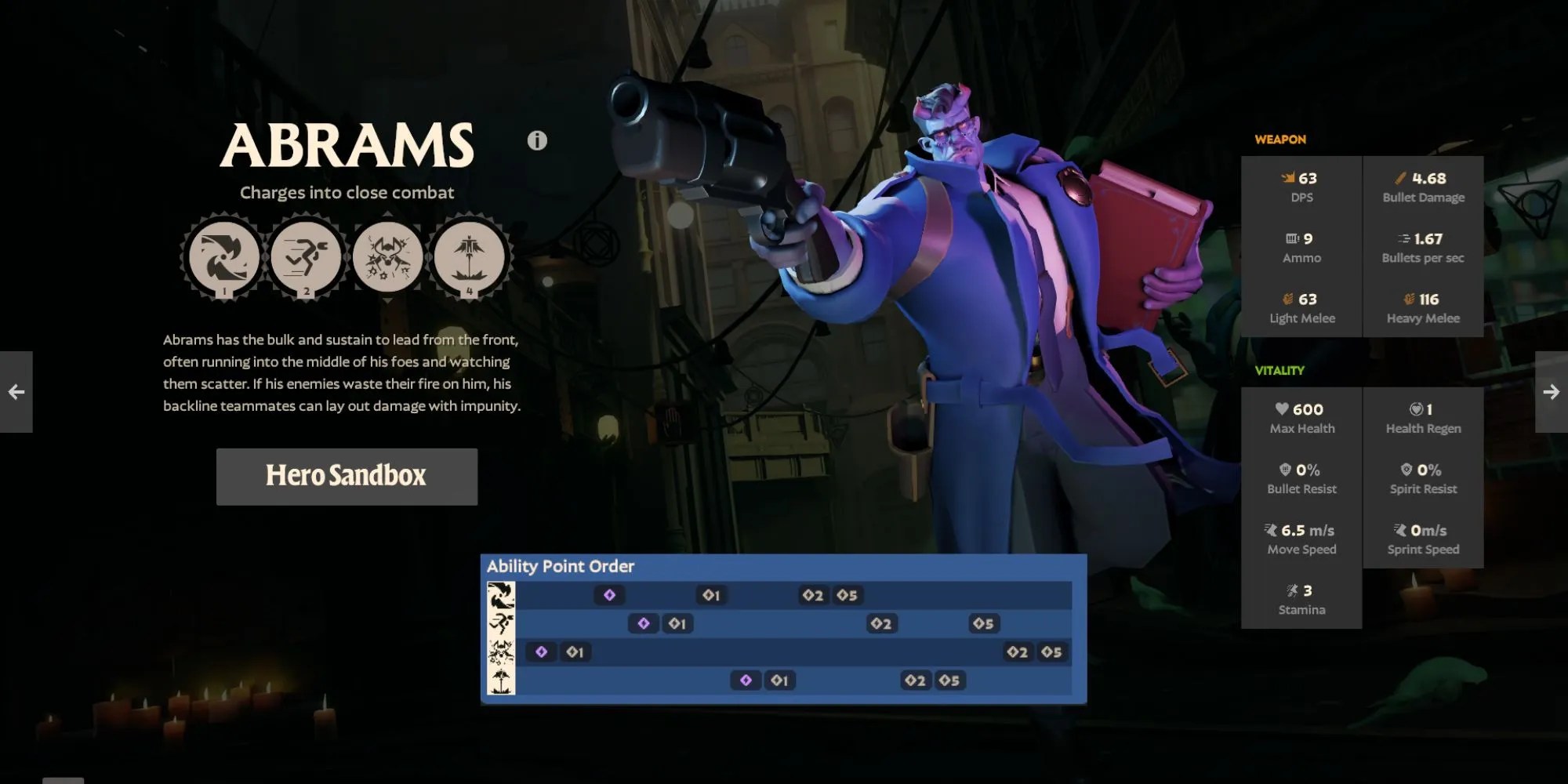Show the next hero with right arrow
The height and width of the screenshot is (784, 1568).
pos(1551,392)
